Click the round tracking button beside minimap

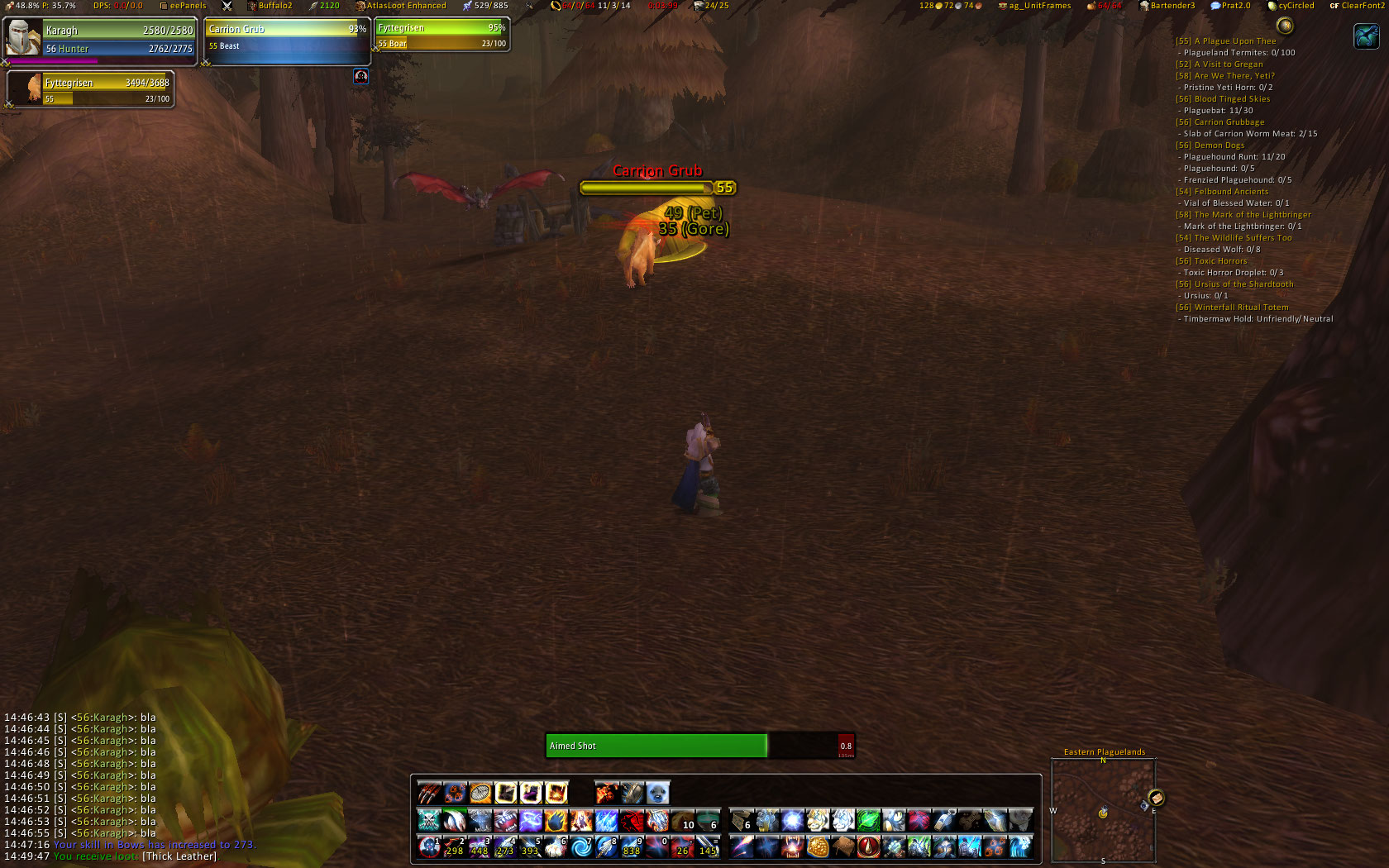1156,798
